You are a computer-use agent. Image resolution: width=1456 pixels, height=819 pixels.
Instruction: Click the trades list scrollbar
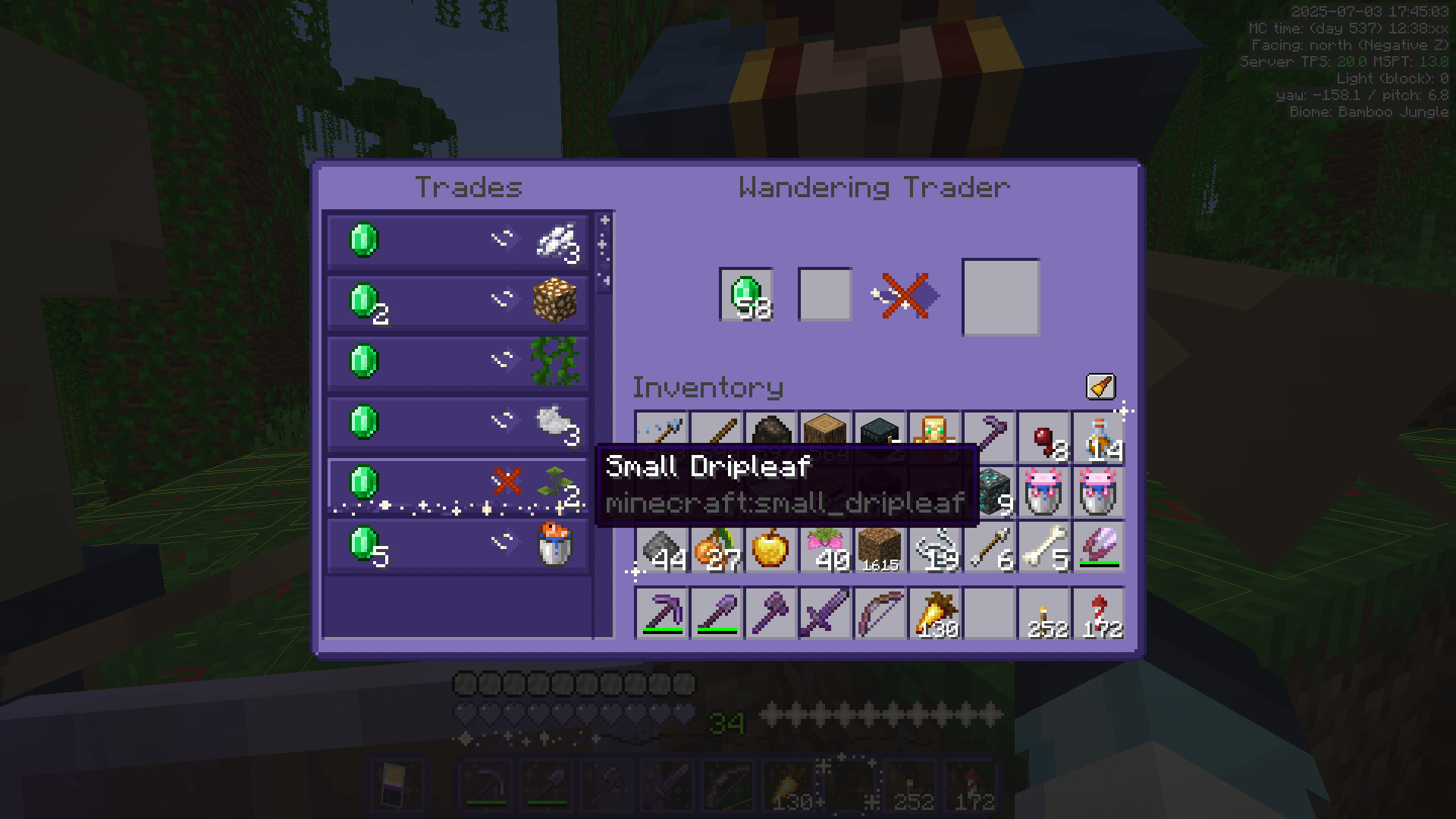[x=601, y=250]
